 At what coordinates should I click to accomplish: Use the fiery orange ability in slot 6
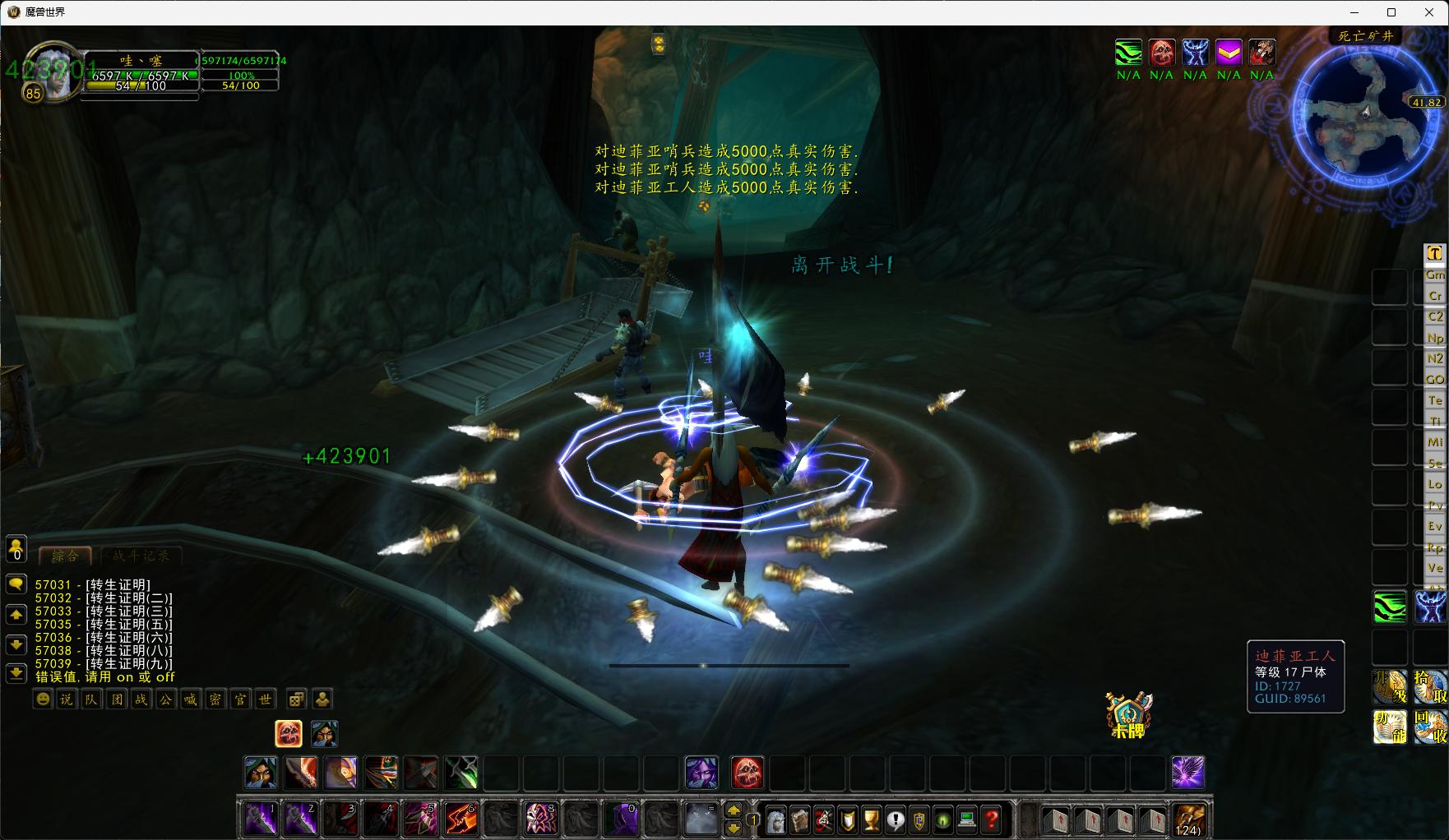tap(461, 819)
